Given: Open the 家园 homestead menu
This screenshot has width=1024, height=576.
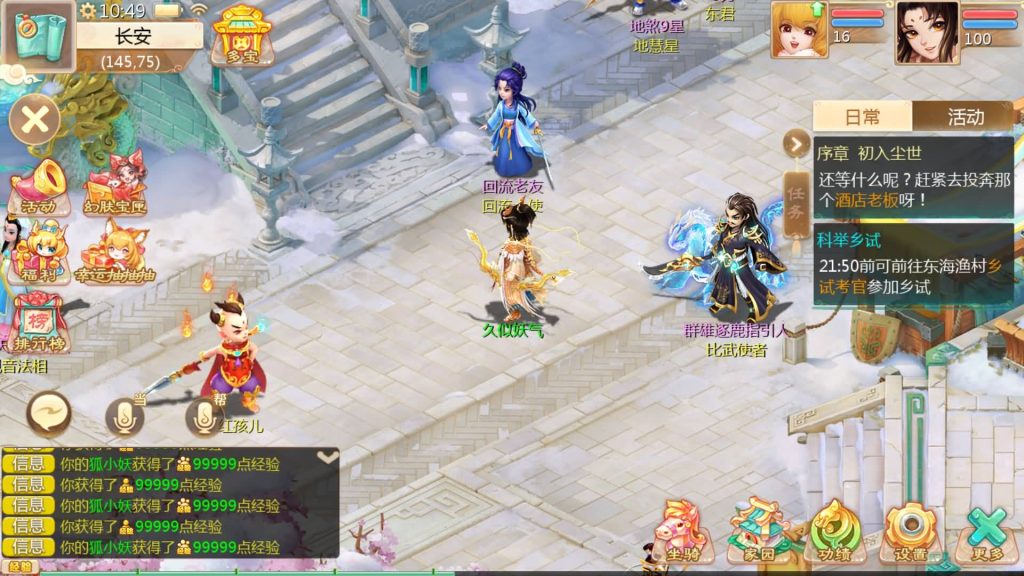Looking at the screenshot, I should 759,532.
